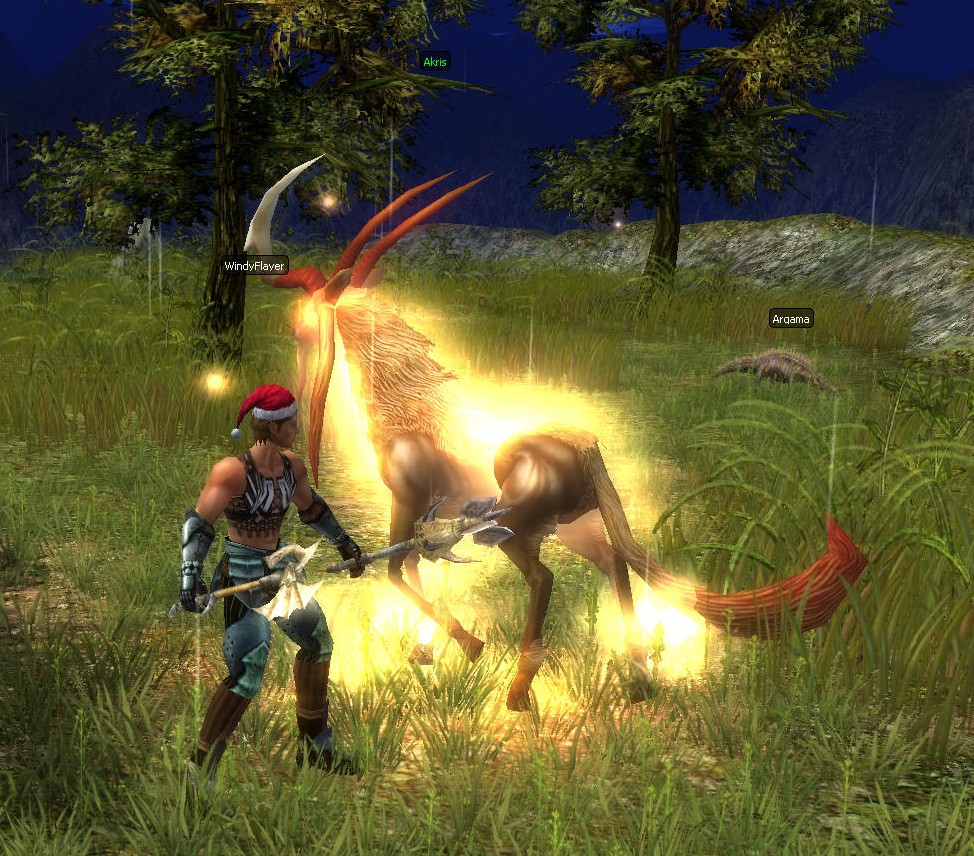Target the Arqama name label
974x856 pixels.
pyautogui.click(x=791, y=319)
